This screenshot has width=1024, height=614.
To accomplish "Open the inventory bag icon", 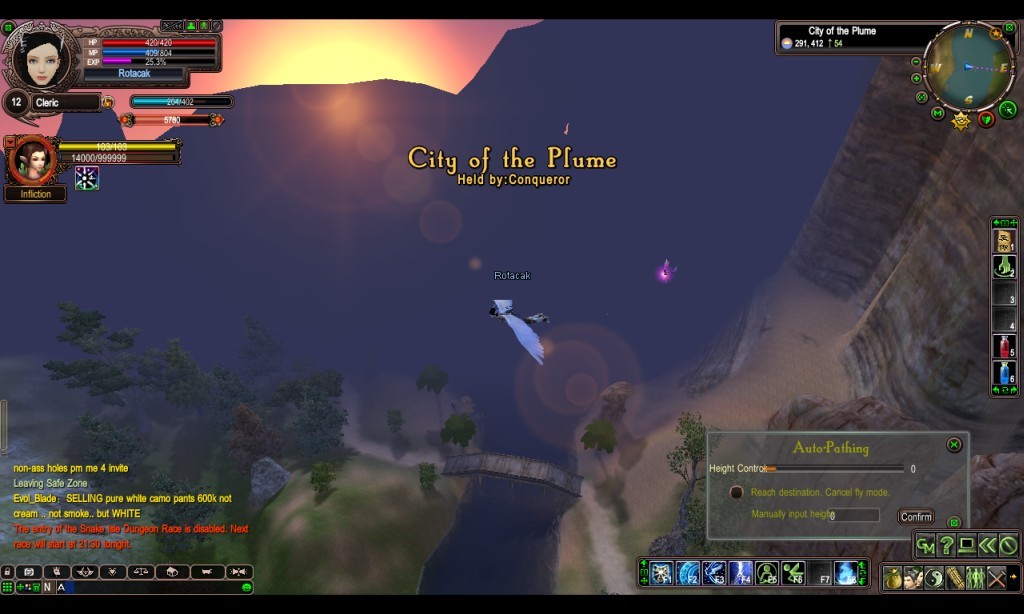I will click(892, 578).
